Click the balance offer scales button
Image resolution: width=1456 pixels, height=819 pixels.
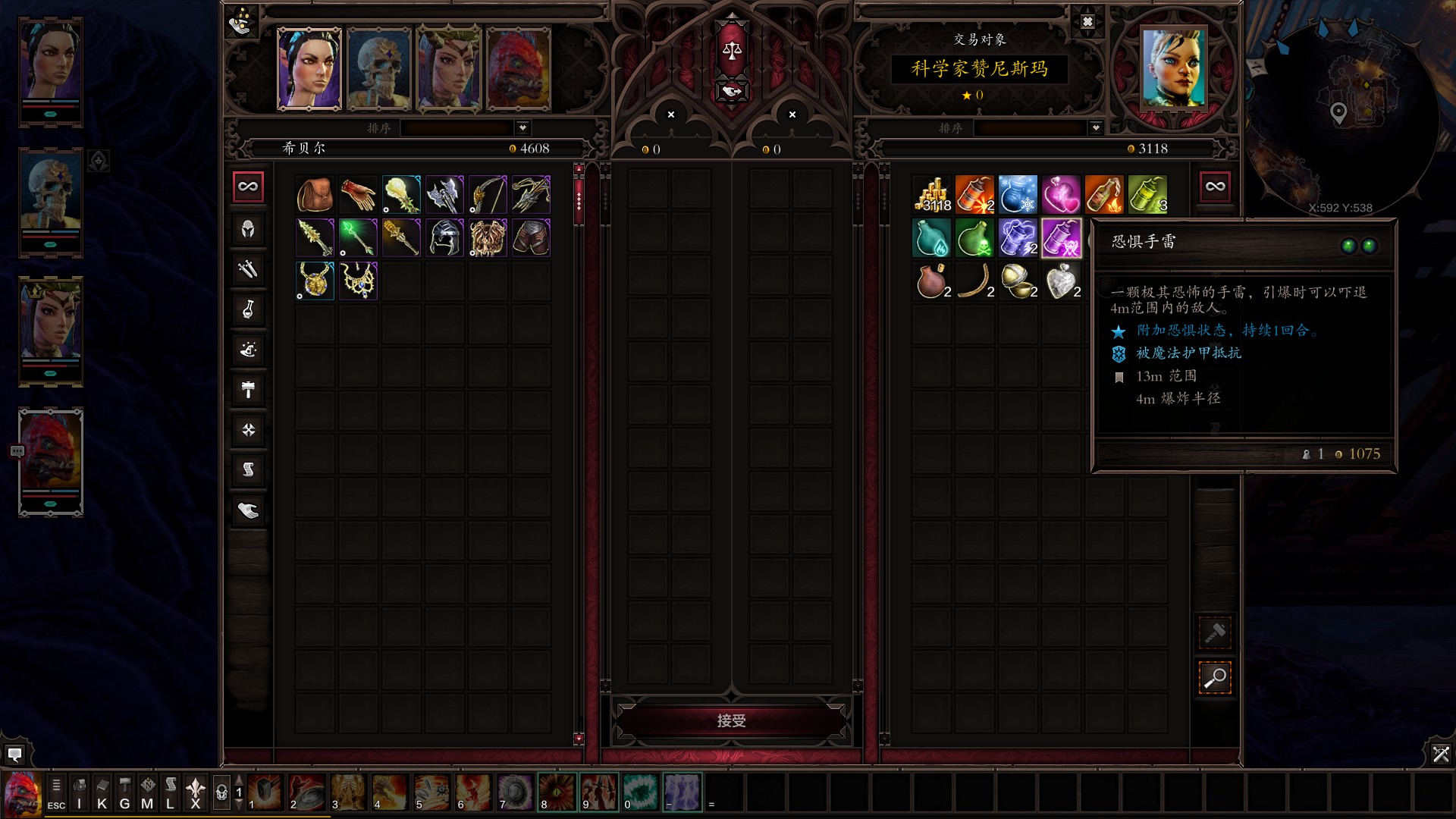[x=732, y=51]
